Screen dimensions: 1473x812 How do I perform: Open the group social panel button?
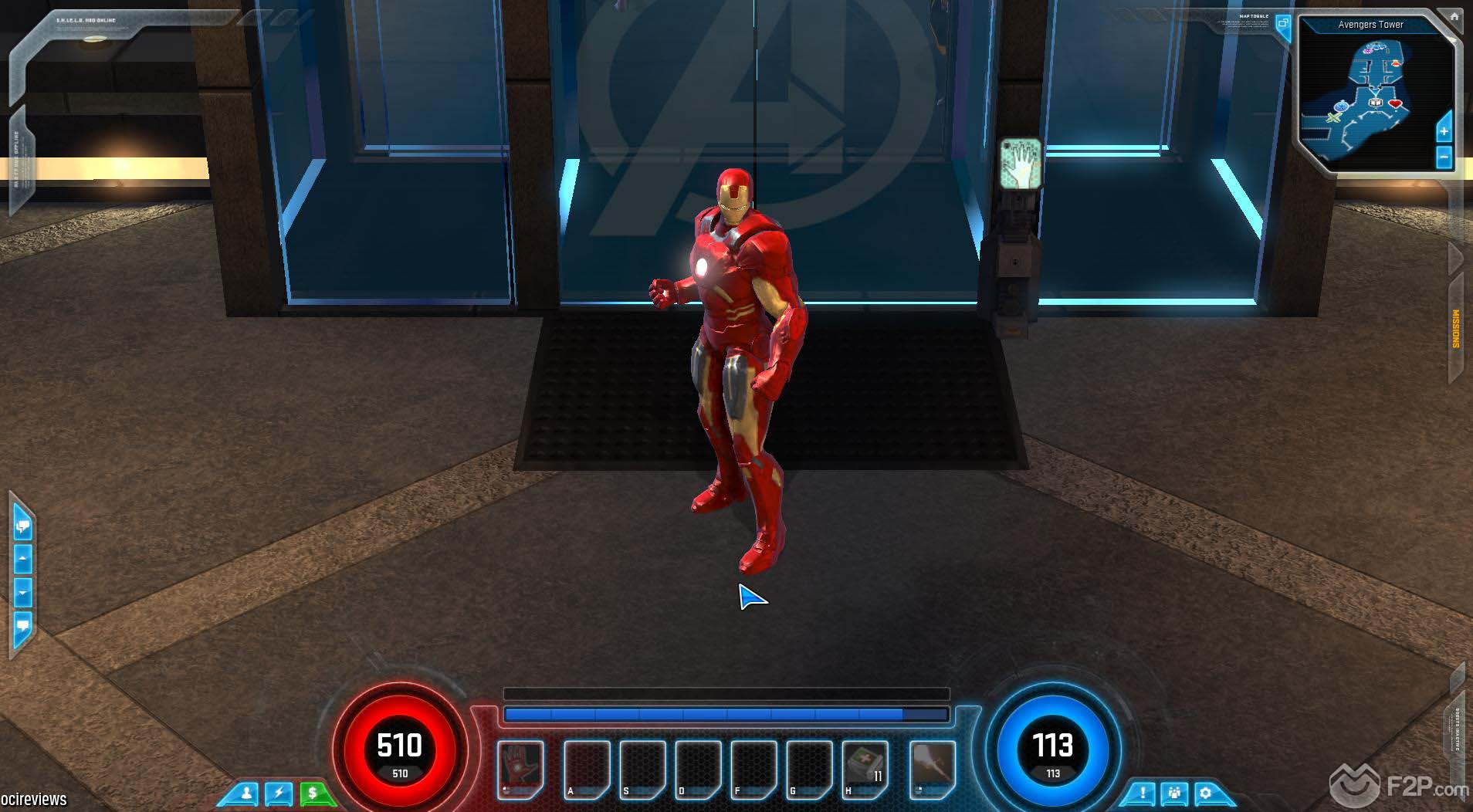1174,793
